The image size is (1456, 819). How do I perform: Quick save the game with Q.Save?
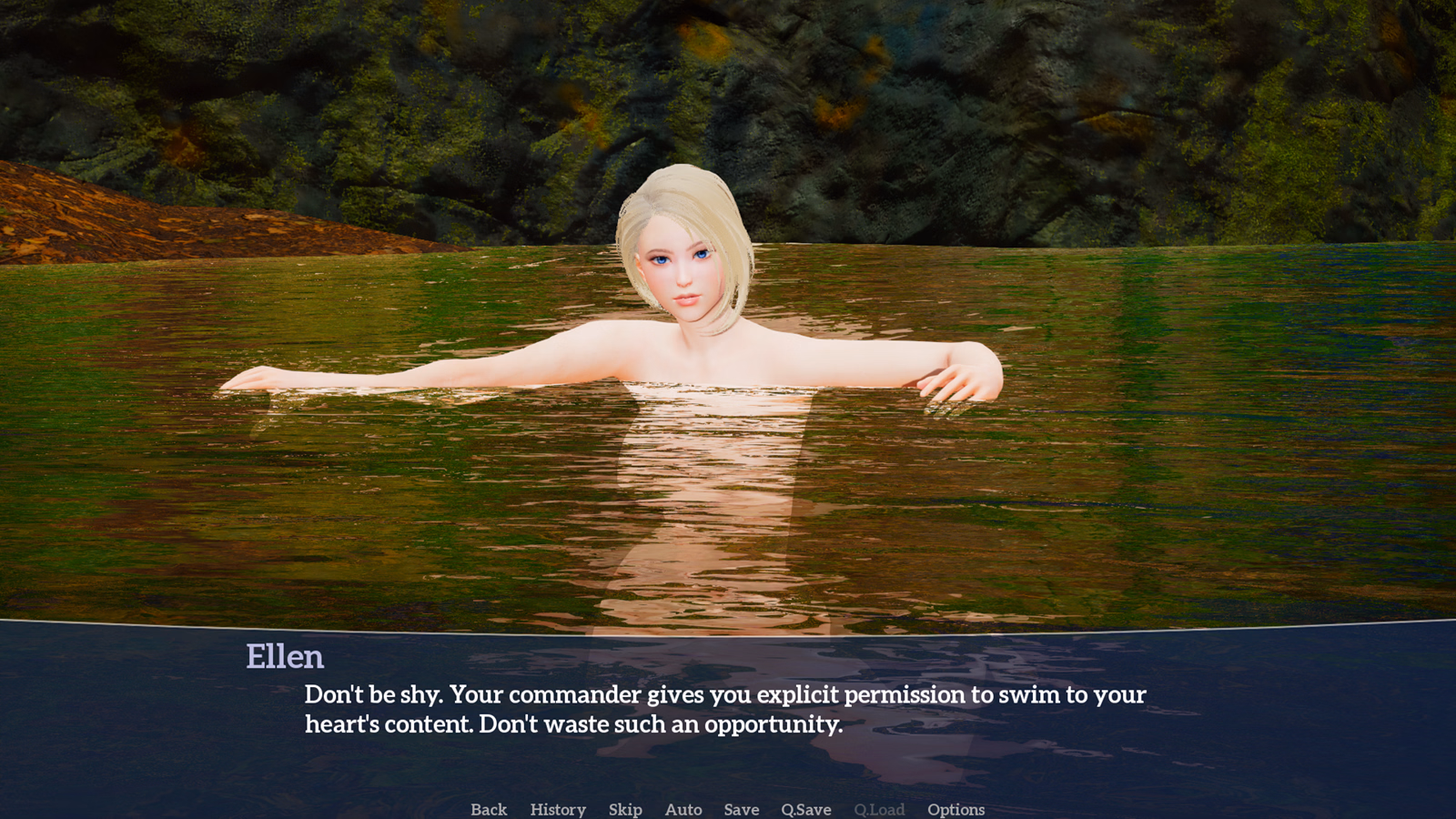804,809
